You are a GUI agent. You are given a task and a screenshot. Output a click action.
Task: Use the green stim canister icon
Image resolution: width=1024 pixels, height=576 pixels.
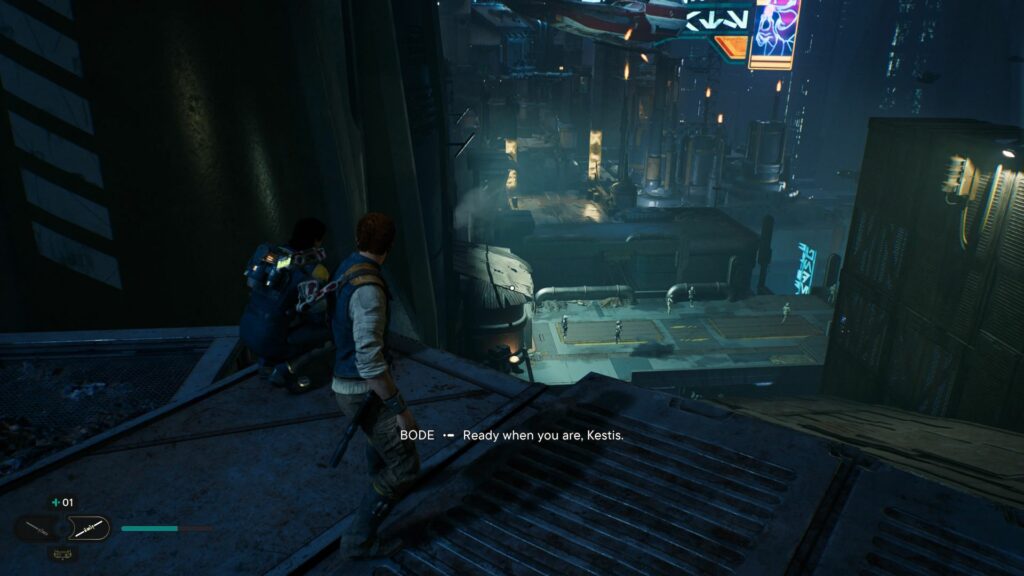56,503
